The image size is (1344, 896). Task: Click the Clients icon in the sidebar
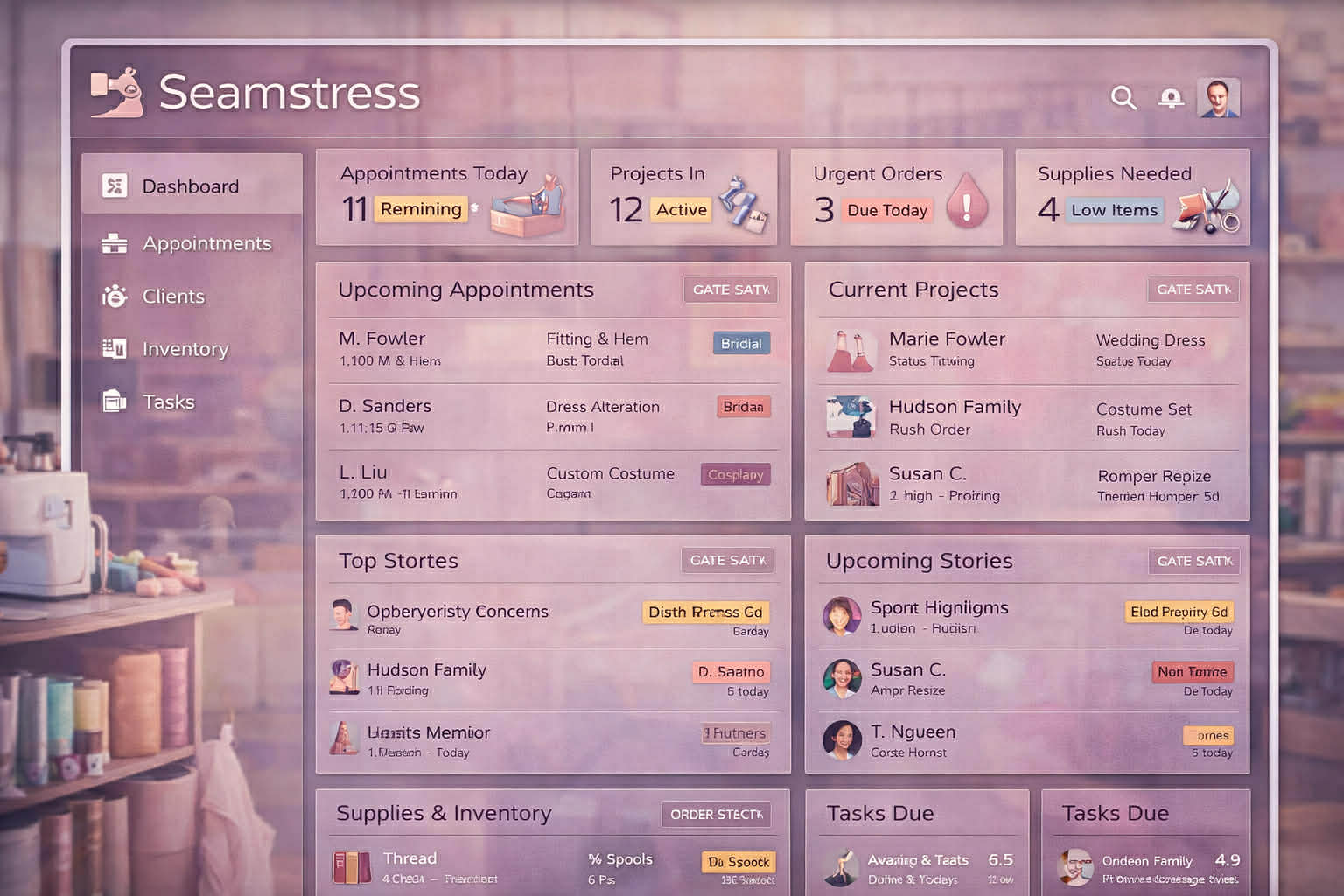pyautogui.click(x=113, y=296)
